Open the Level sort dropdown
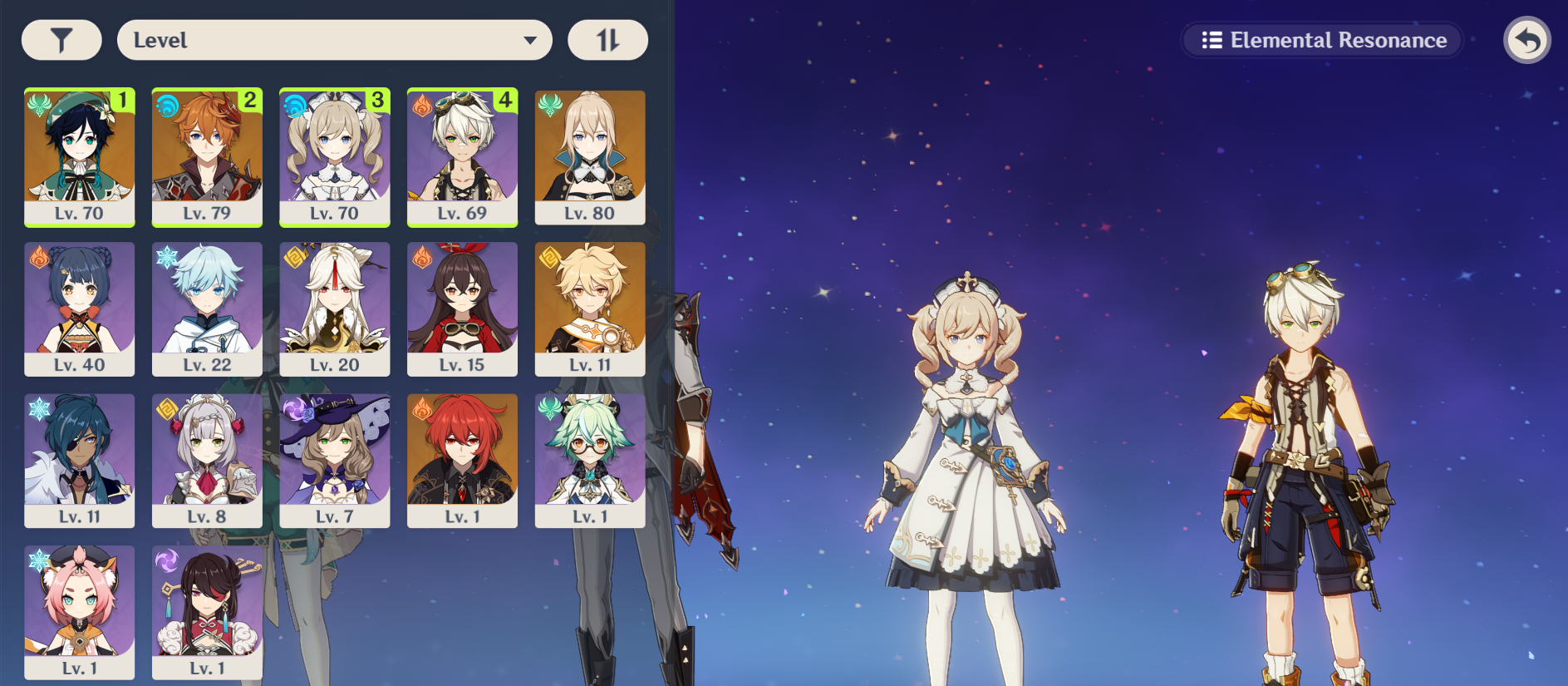 click(x=334, y=40)
